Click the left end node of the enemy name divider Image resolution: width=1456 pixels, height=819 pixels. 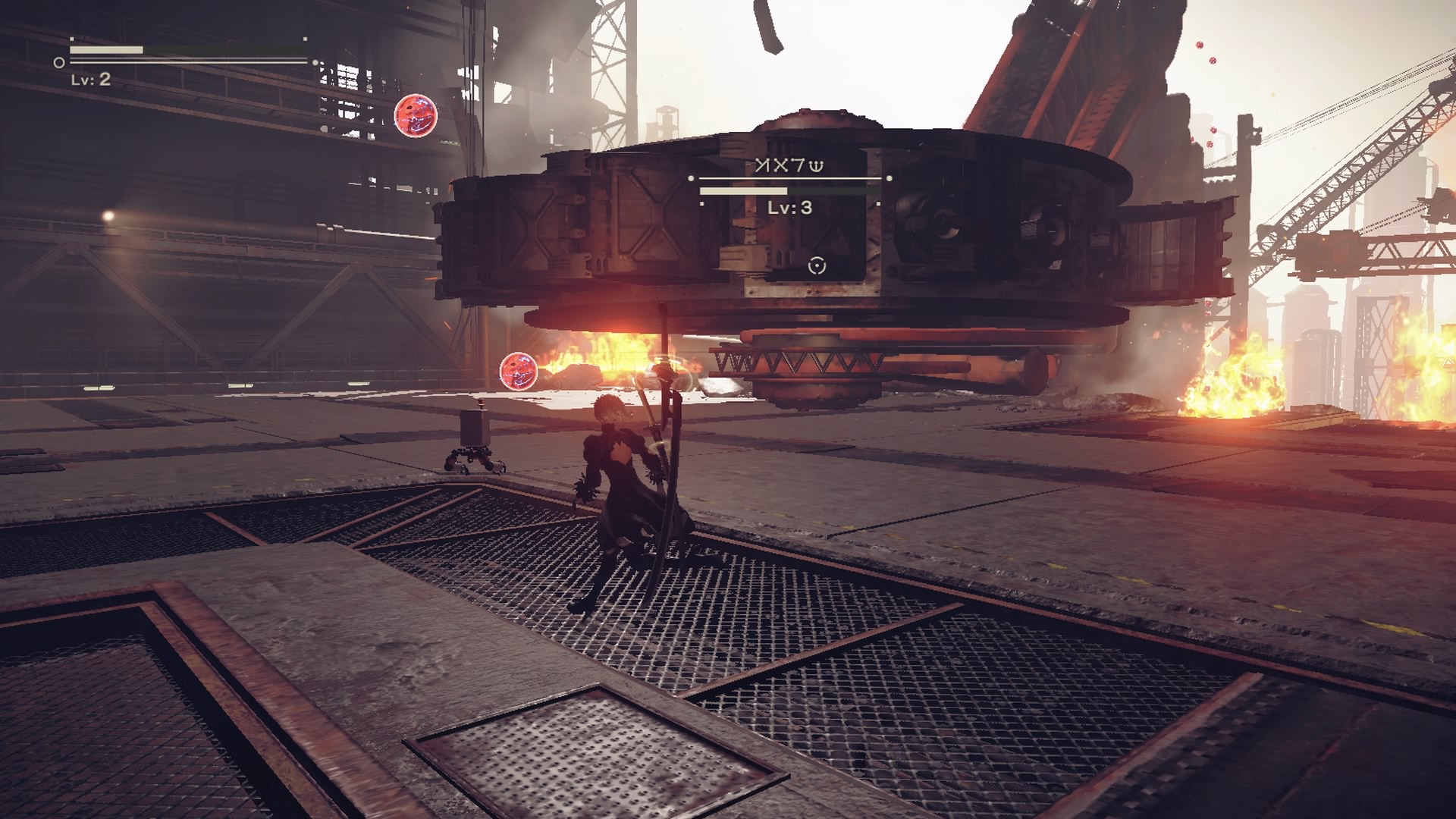pyautogui.click(x=689, y=177)
